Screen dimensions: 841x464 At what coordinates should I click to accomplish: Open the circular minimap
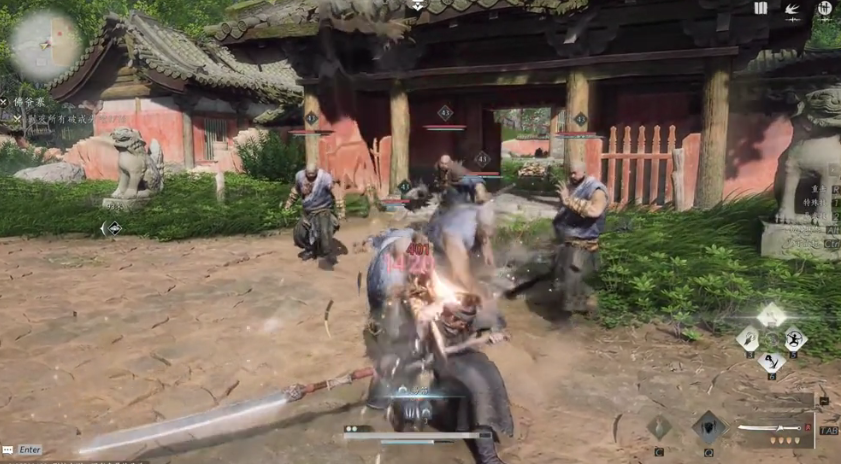tap(46, 44)
